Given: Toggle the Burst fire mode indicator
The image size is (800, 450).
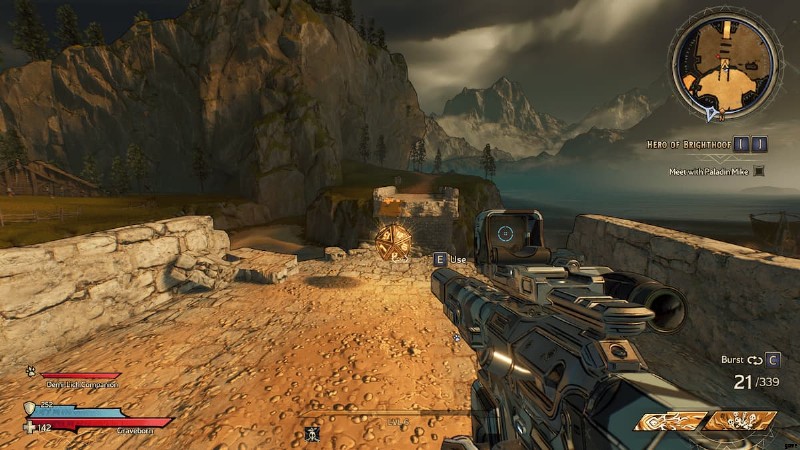Looking at the screenshot, I should pos(751,359).
